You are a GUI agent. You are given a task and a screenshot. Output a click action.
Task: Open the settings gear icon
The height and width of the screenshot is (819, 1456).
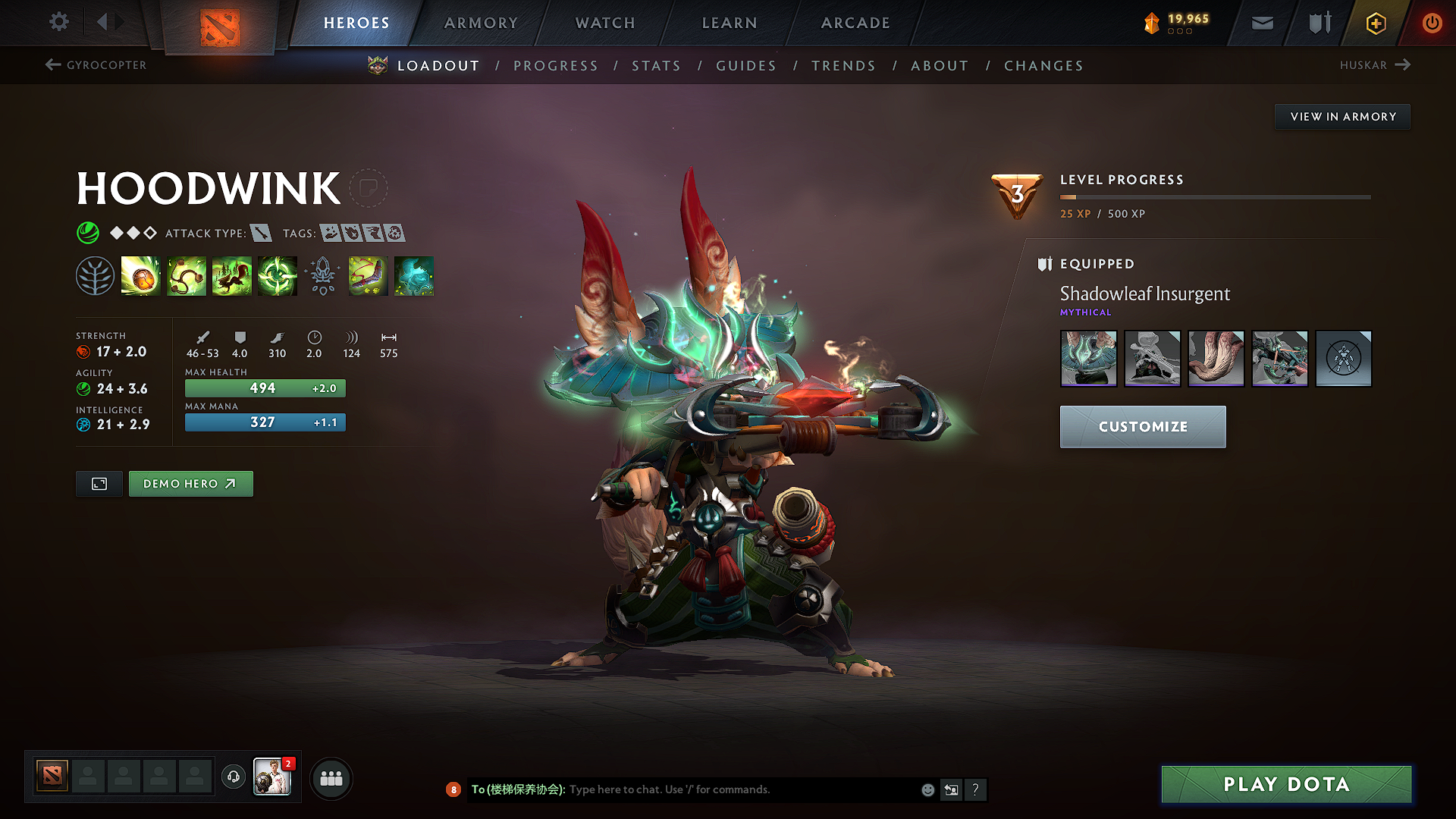[59, 22]
